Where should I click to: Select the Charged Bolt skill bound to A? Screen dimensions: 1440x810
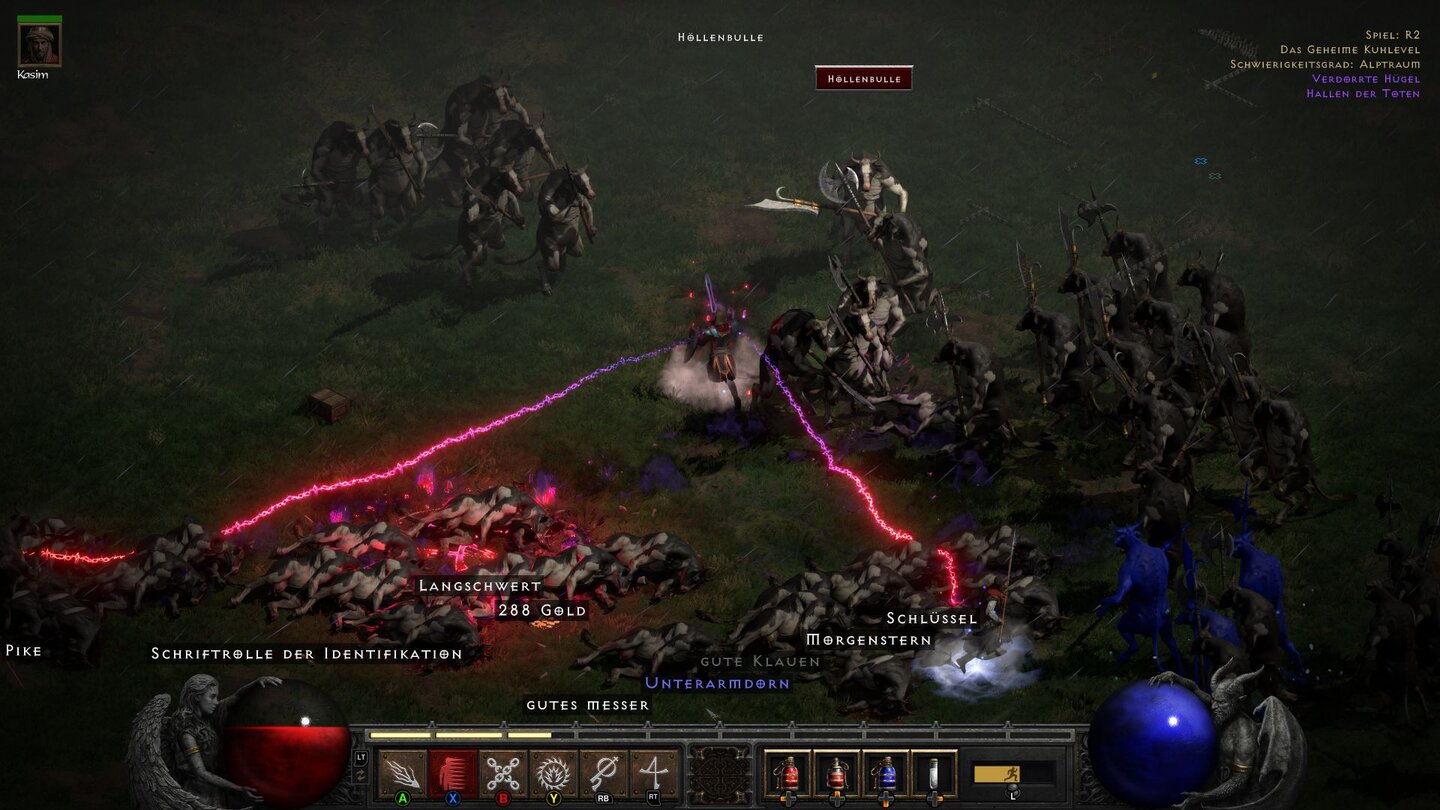pyautogui.click(x=401, y=769)
